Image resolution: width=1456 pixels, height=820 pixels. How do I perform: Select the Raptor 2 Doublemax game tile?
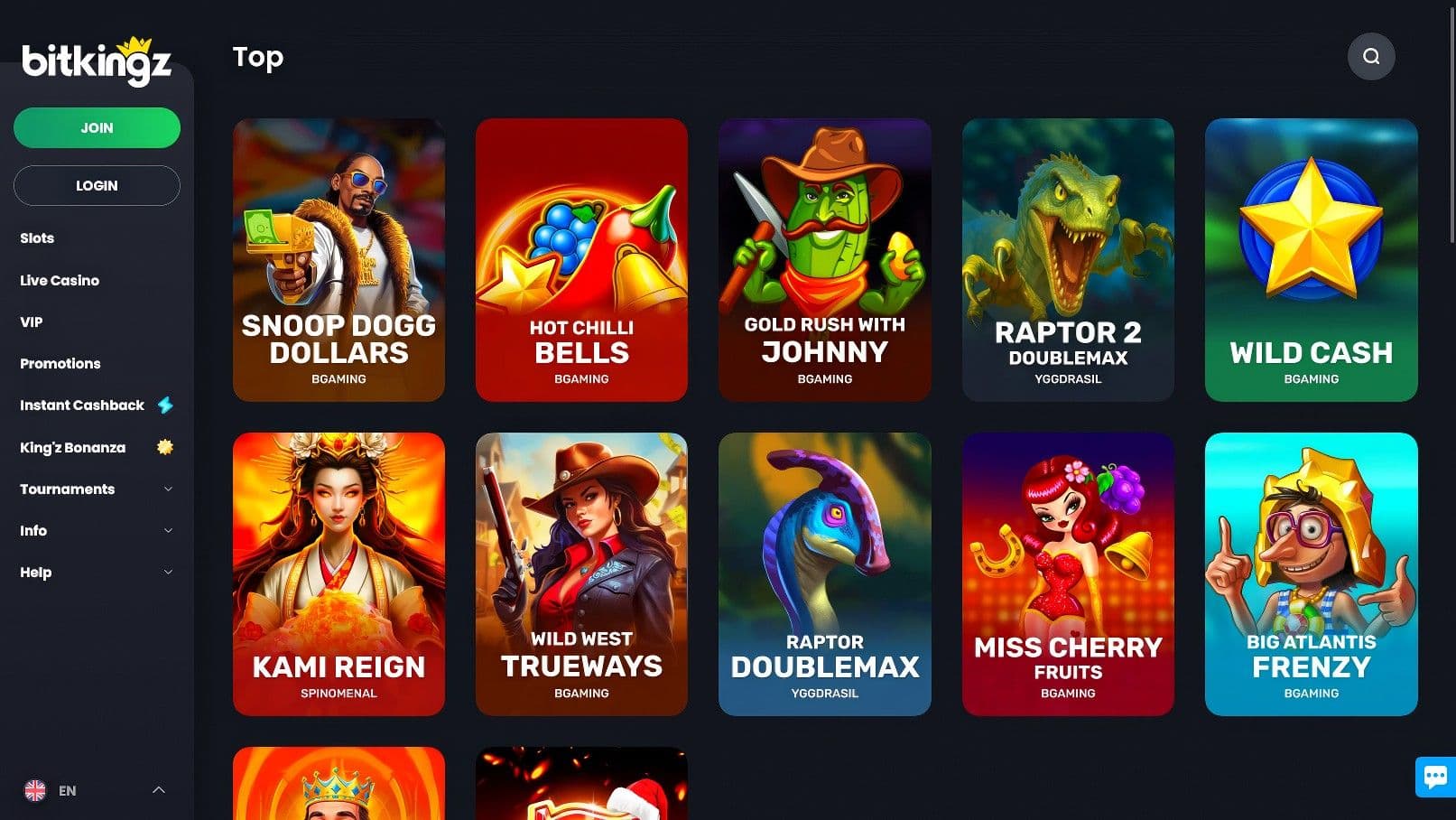[x=1068, y=258]
